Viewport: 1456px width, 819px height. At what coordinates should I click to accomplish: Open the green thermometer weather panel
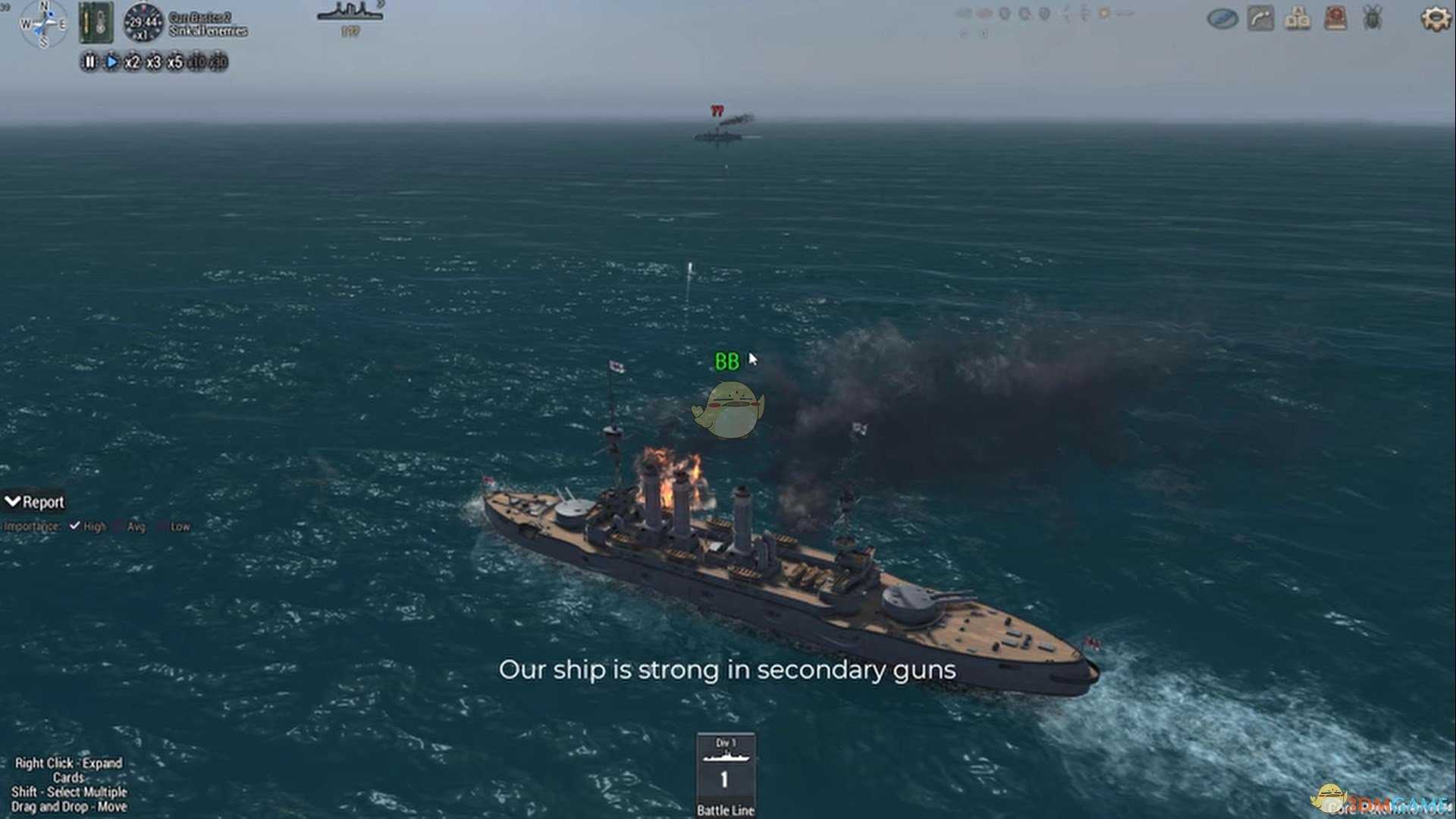(x=96, y=22)
